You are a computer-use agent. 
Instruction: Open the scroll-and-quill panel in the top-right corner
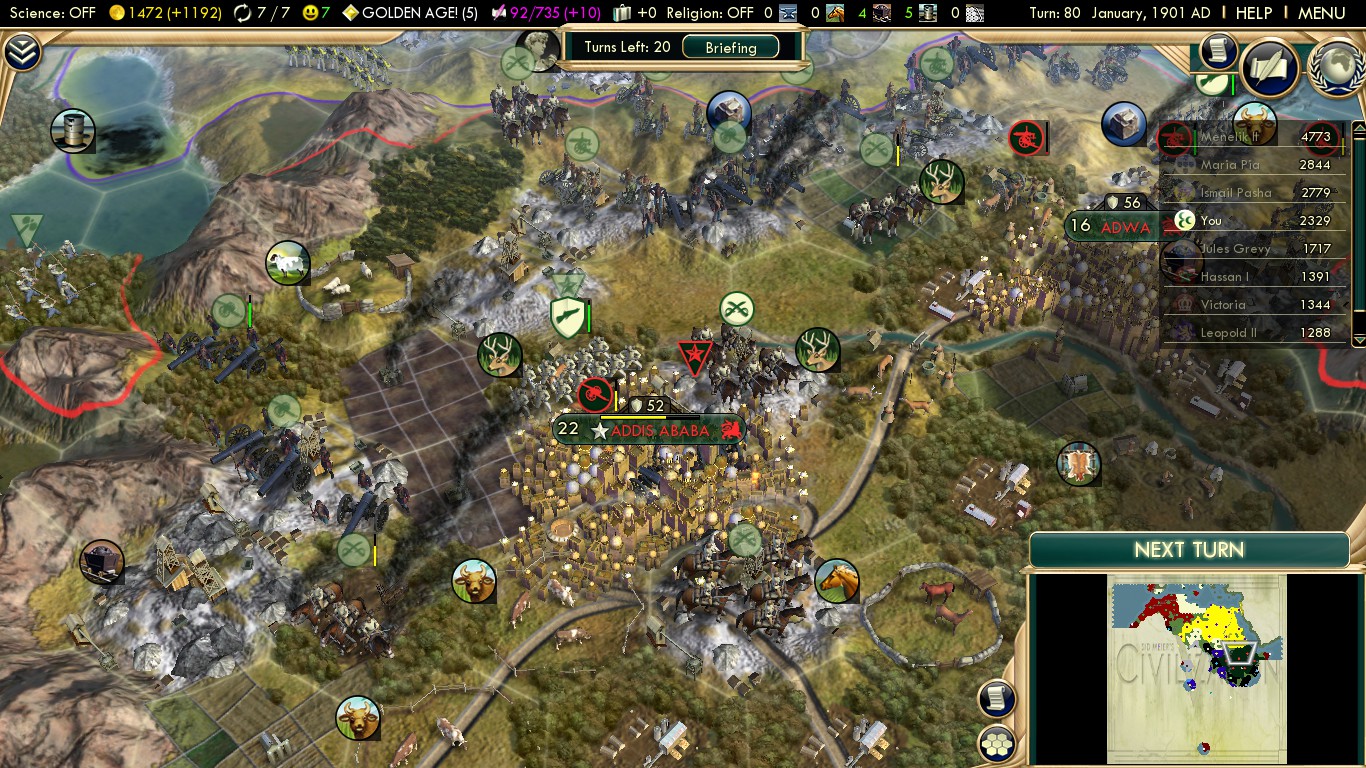tap(1269, 68)
